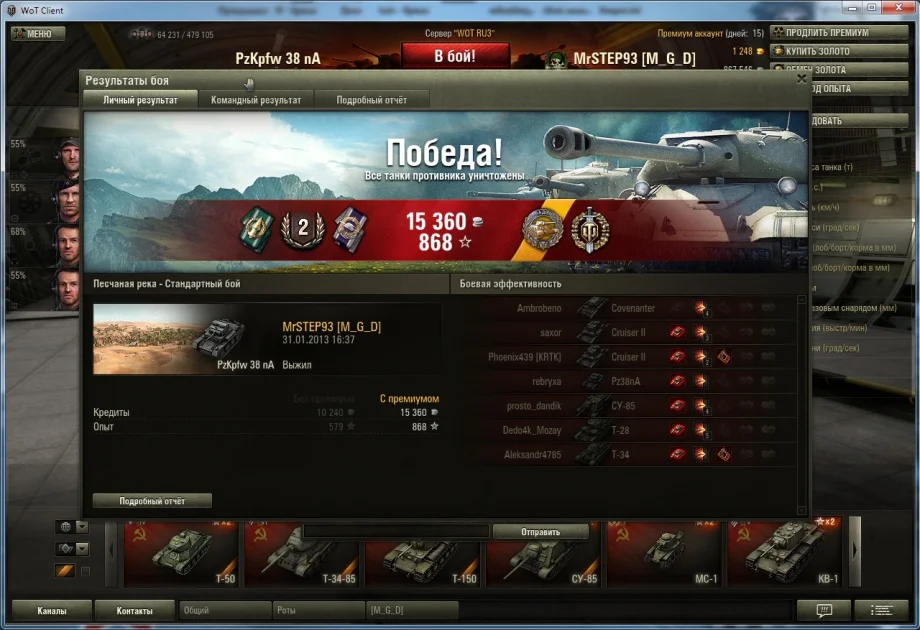920x630 pixels.
Task: Select the T-50 tank in carousel
Action: coord(181,553)
